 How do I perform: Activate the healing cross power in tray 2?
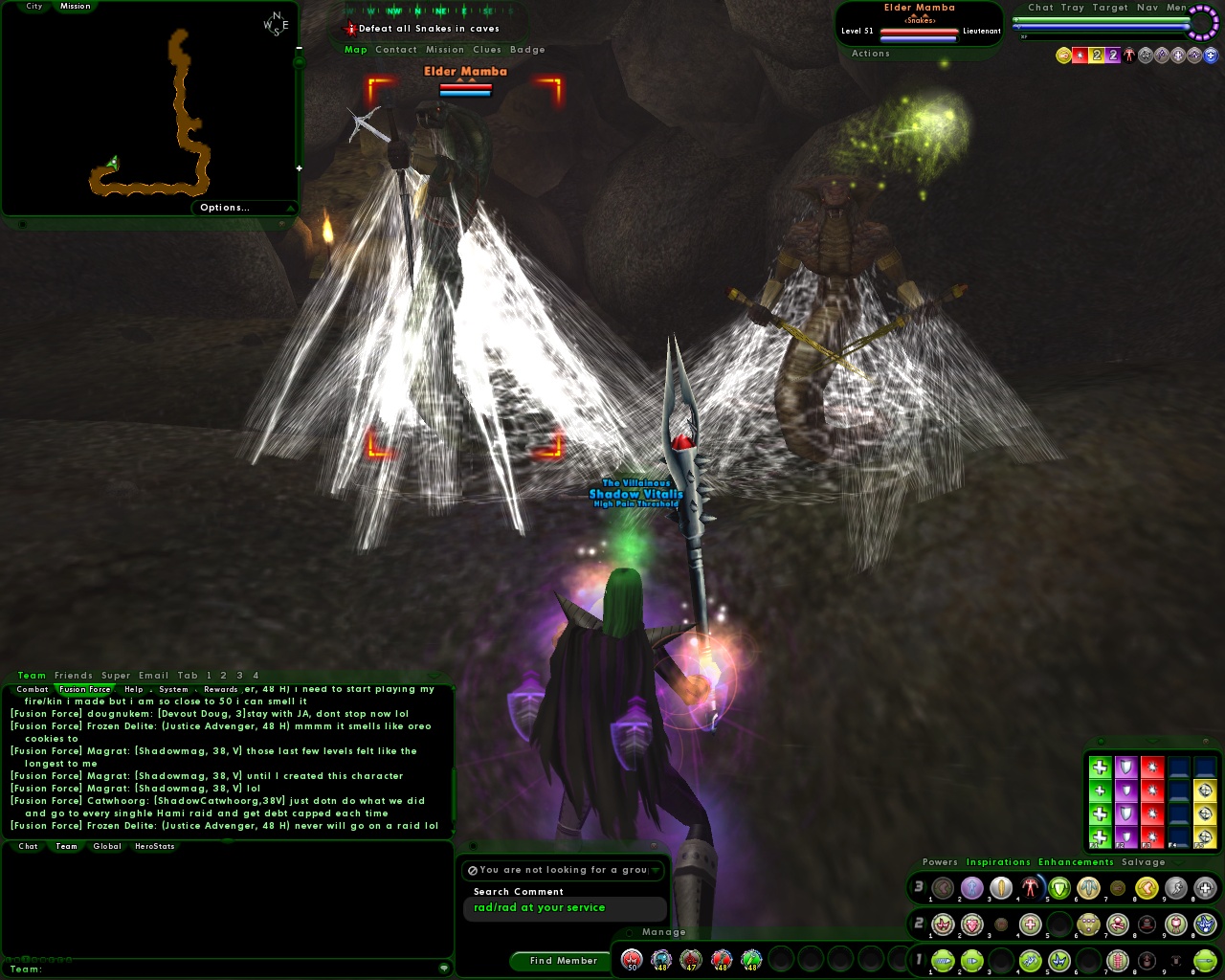pos(1030,924)
